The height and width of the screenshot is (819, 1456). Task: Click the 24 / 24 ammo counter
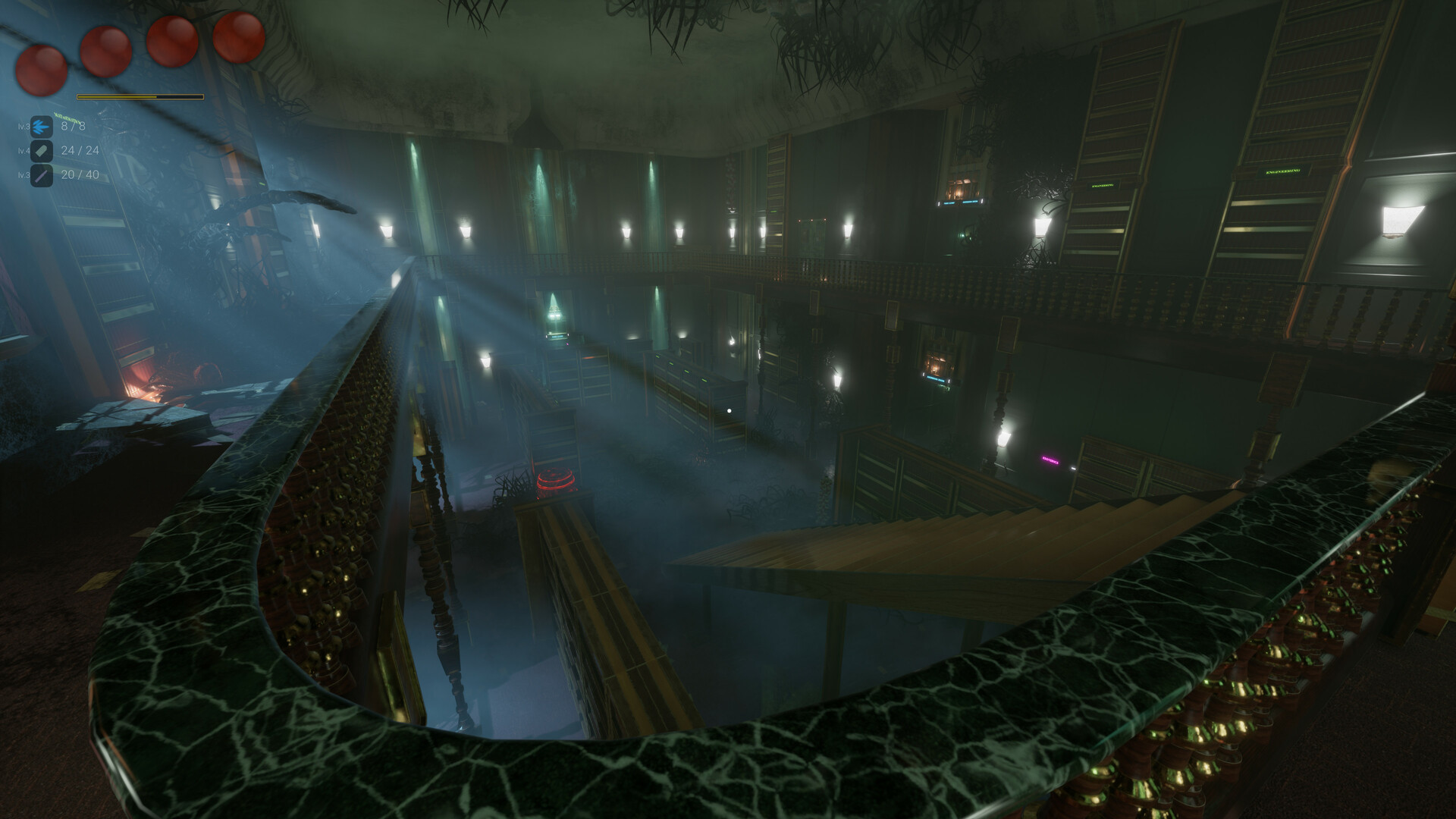[79, 151]
